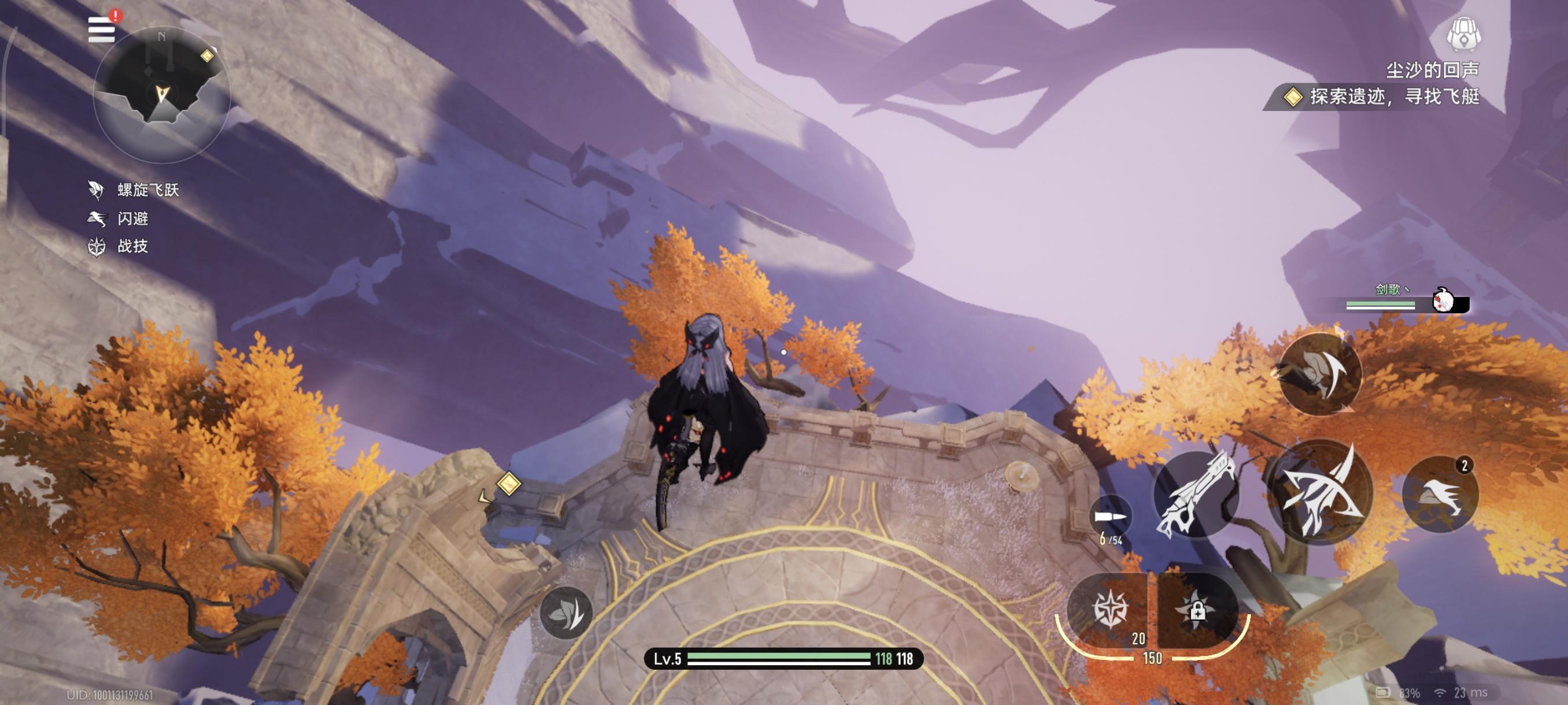Image resolution: width=1568 pixels, height=705 pixels.
Task: Tap the backpack icon at top right
Action: point(1463,35)
